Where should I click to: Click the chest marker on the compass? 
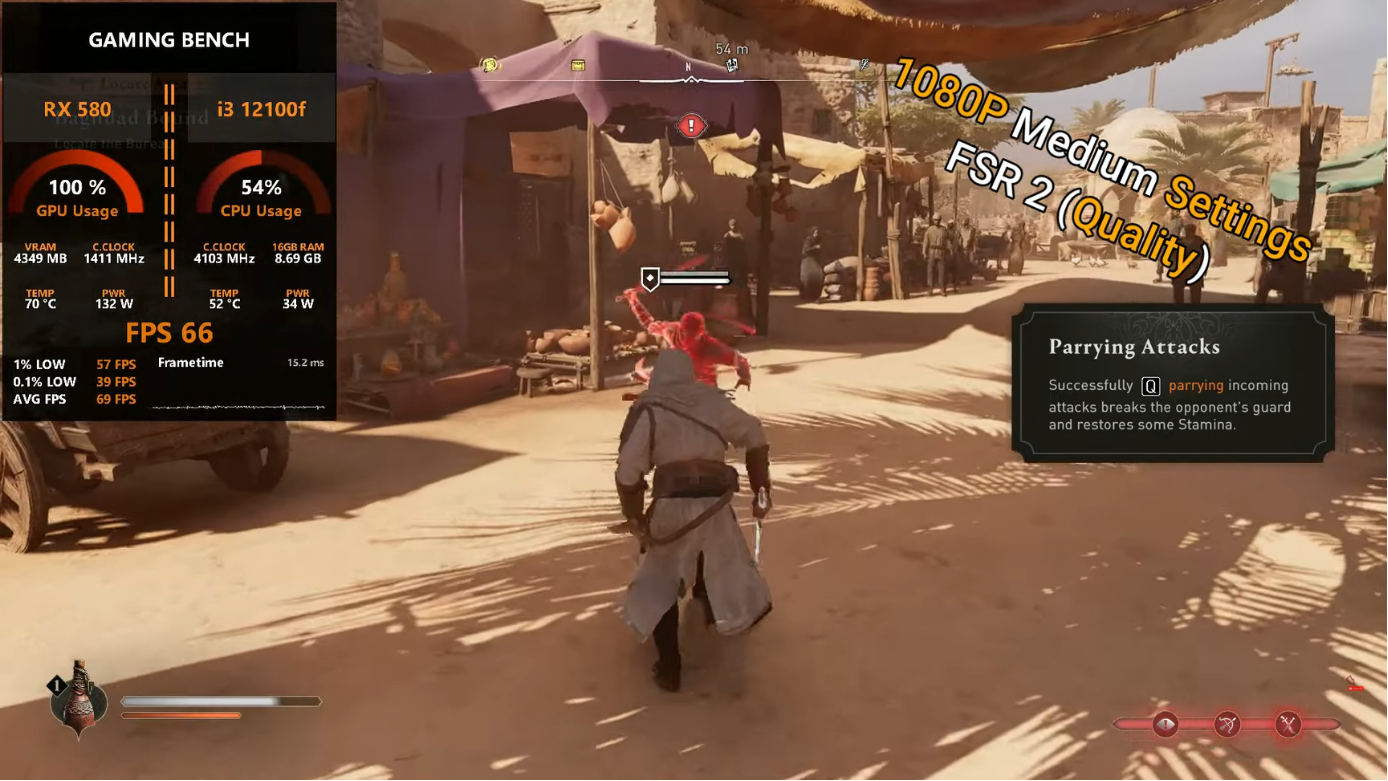tap(577, 64)
